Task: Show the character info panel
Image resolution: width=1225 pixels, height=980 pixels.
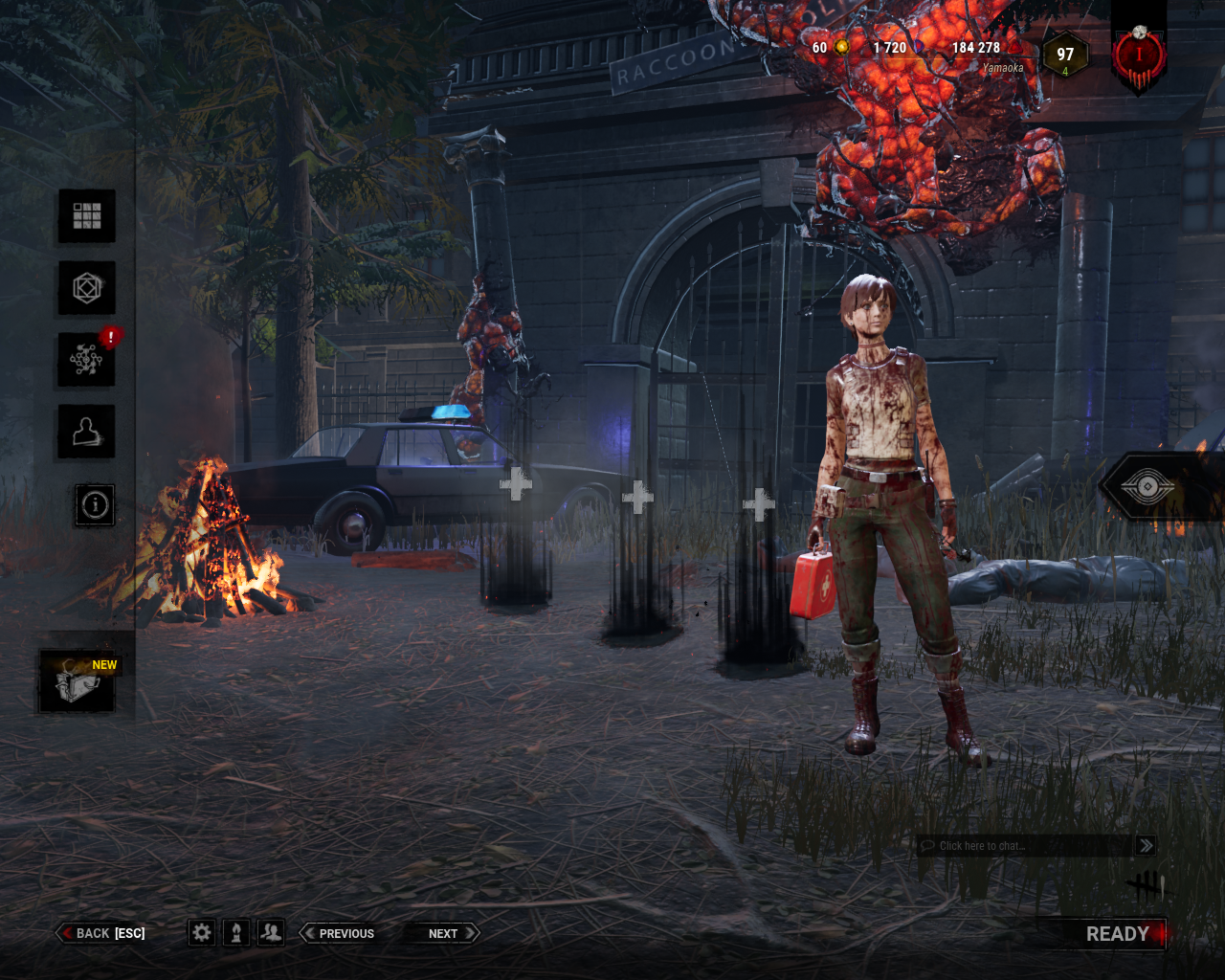Action: 95,504
